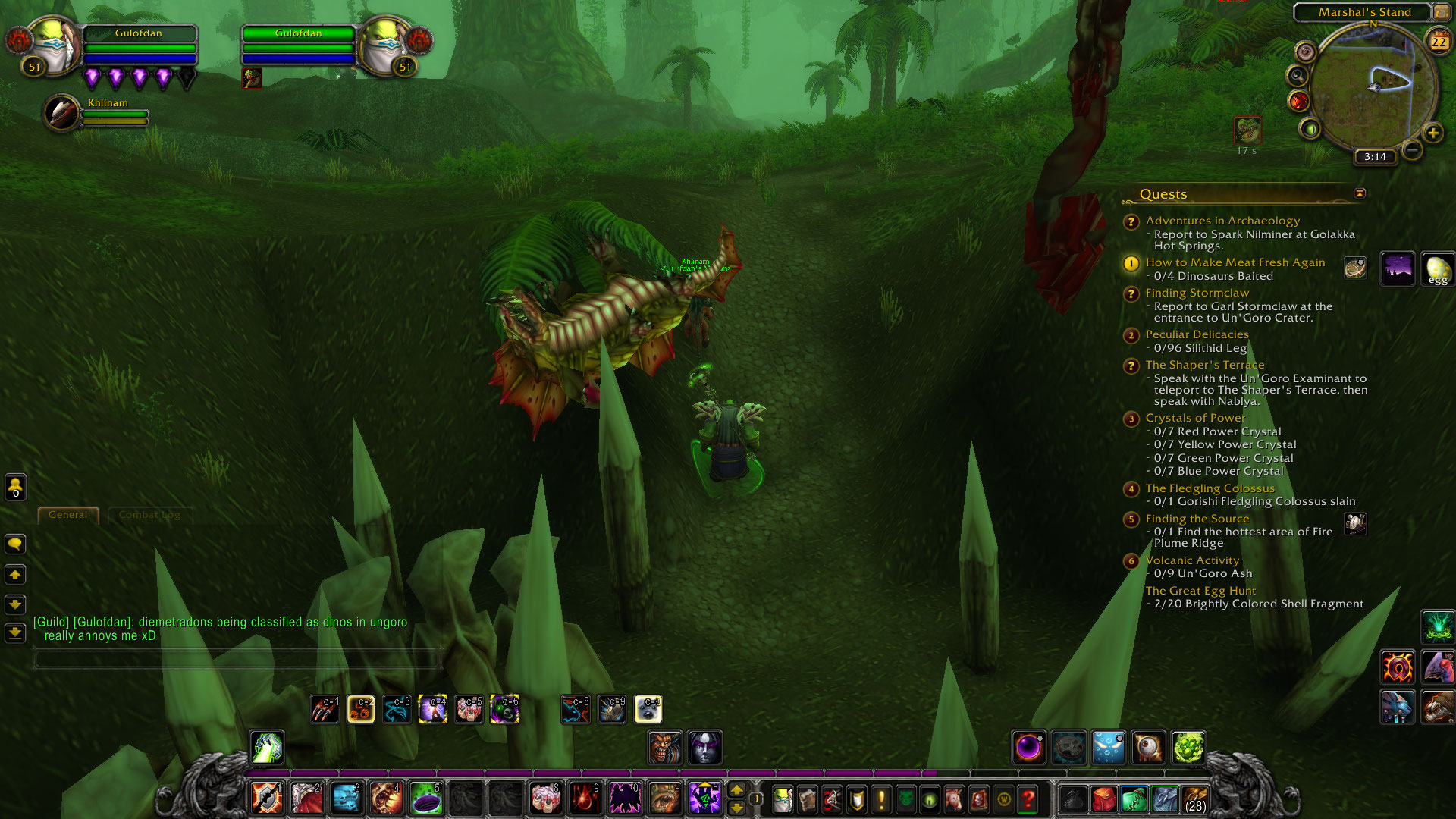Zoom out the minimap with the minus button

pos(1411,150)
